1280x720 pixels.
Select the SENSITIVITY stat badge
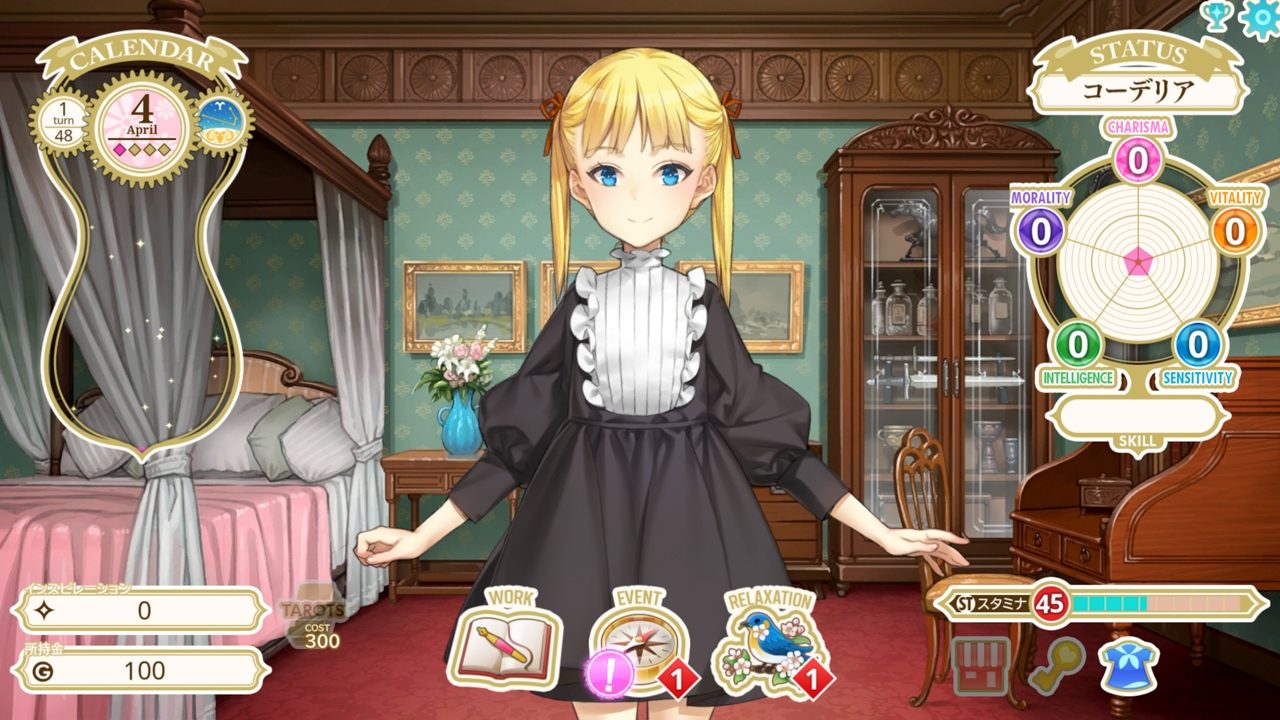point(1196,345)
